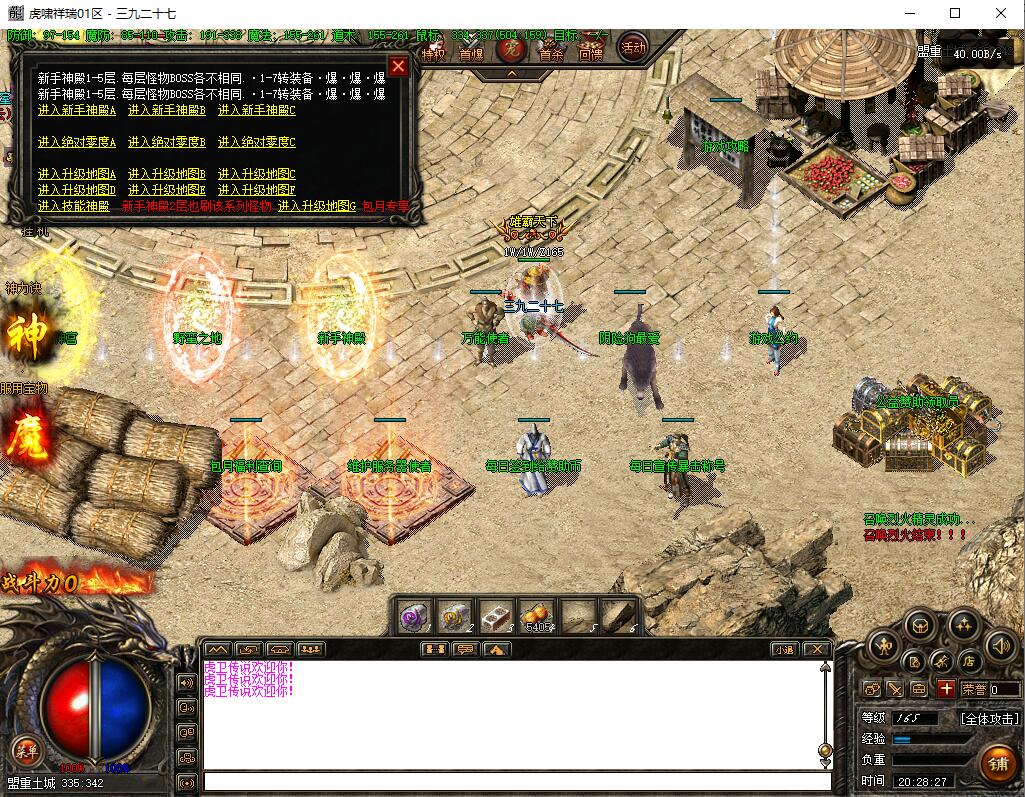Click the 小退 logout button
This screenshot has height=797, width=1025.
coord(785,649)
